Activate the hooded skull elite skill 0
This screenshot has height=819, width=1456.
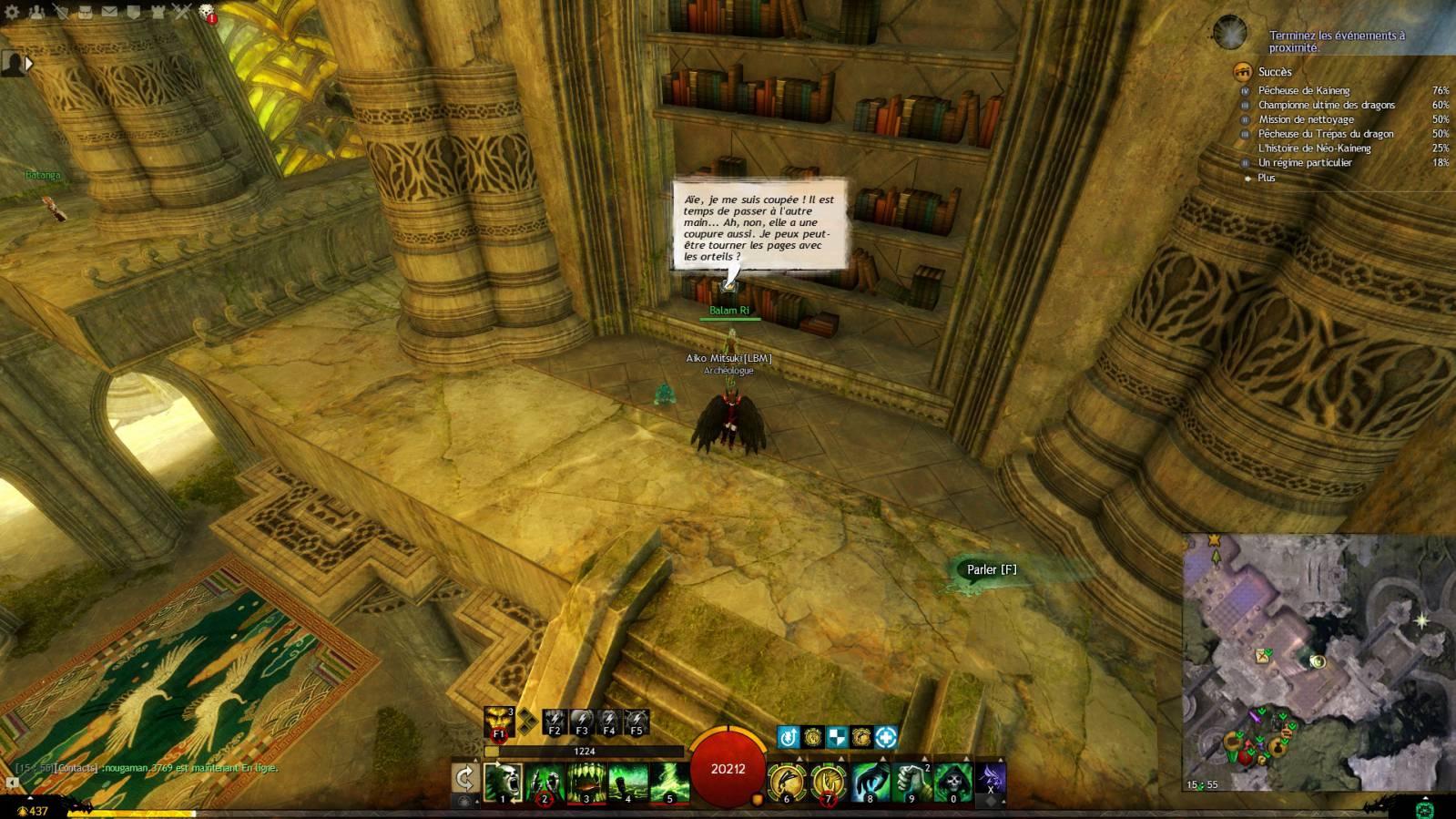(953, 783)
